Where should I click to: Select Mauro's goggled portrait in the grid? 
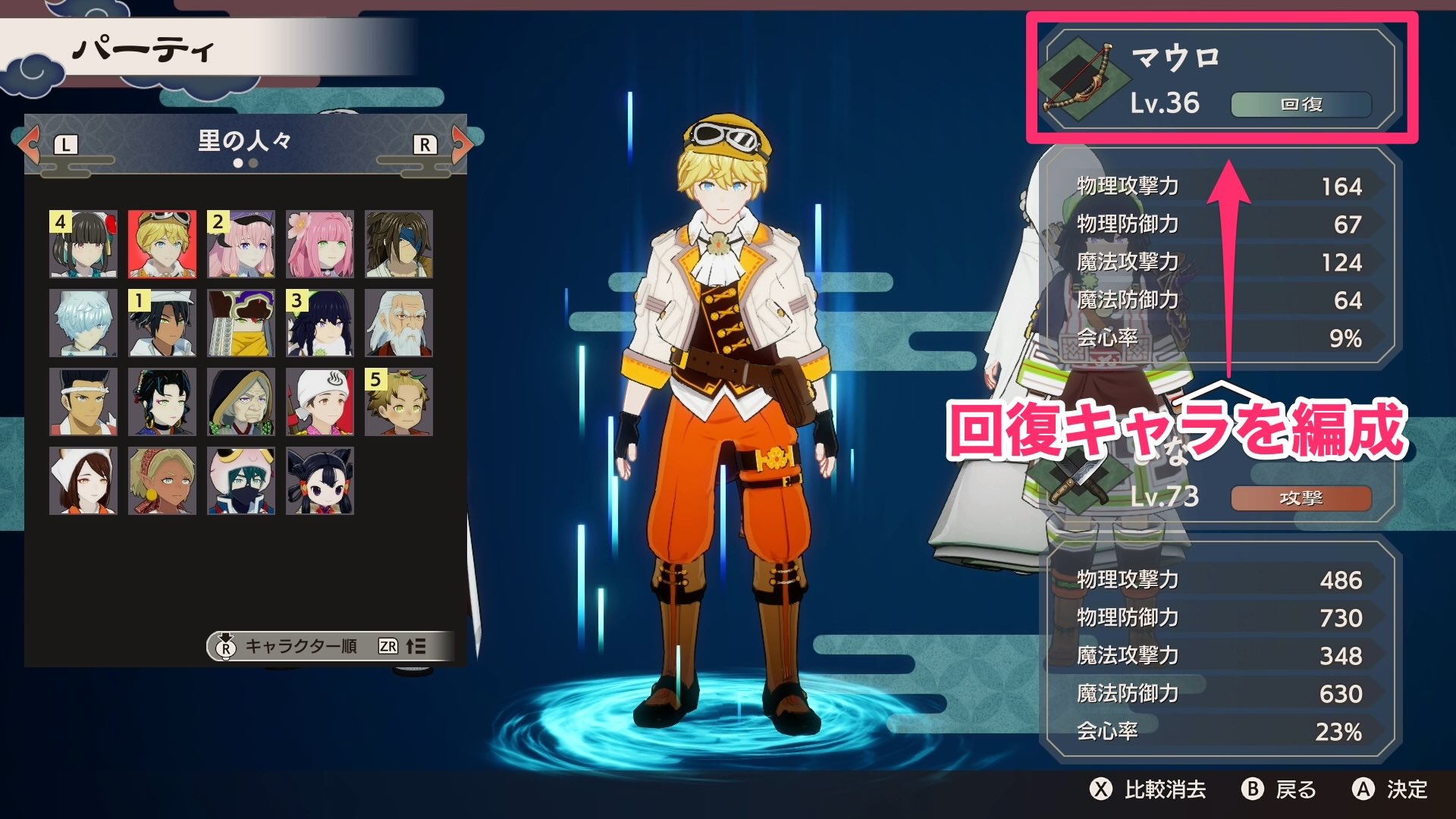click(x=161, y=244)
